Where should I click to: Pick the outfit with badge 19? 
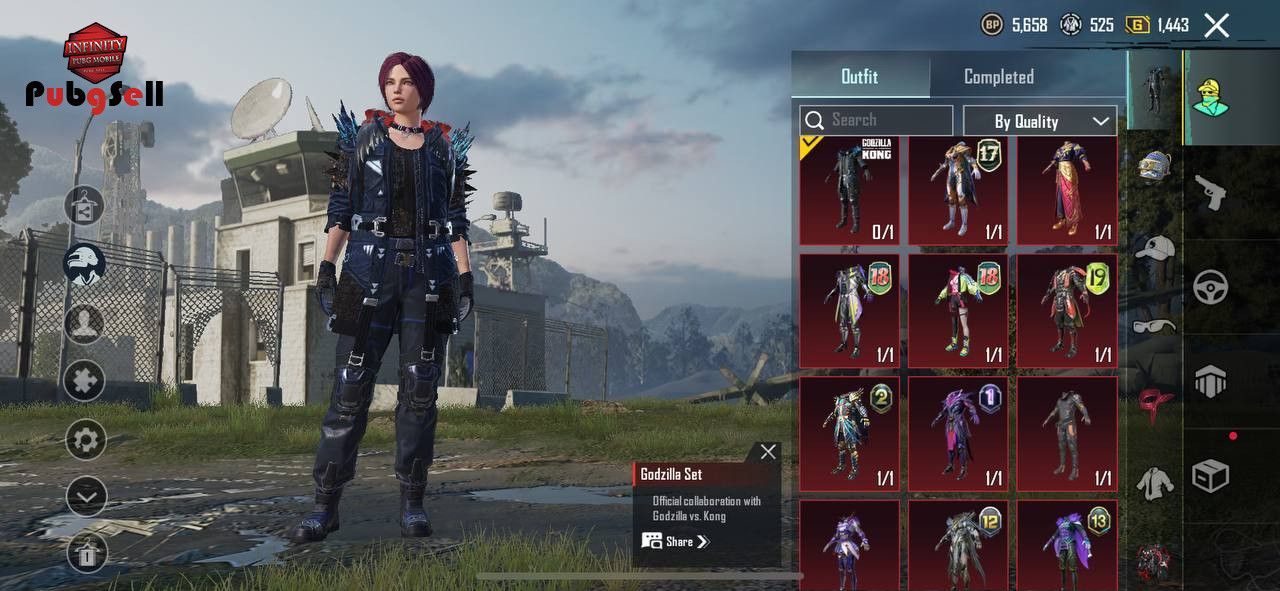[1067, 311]
